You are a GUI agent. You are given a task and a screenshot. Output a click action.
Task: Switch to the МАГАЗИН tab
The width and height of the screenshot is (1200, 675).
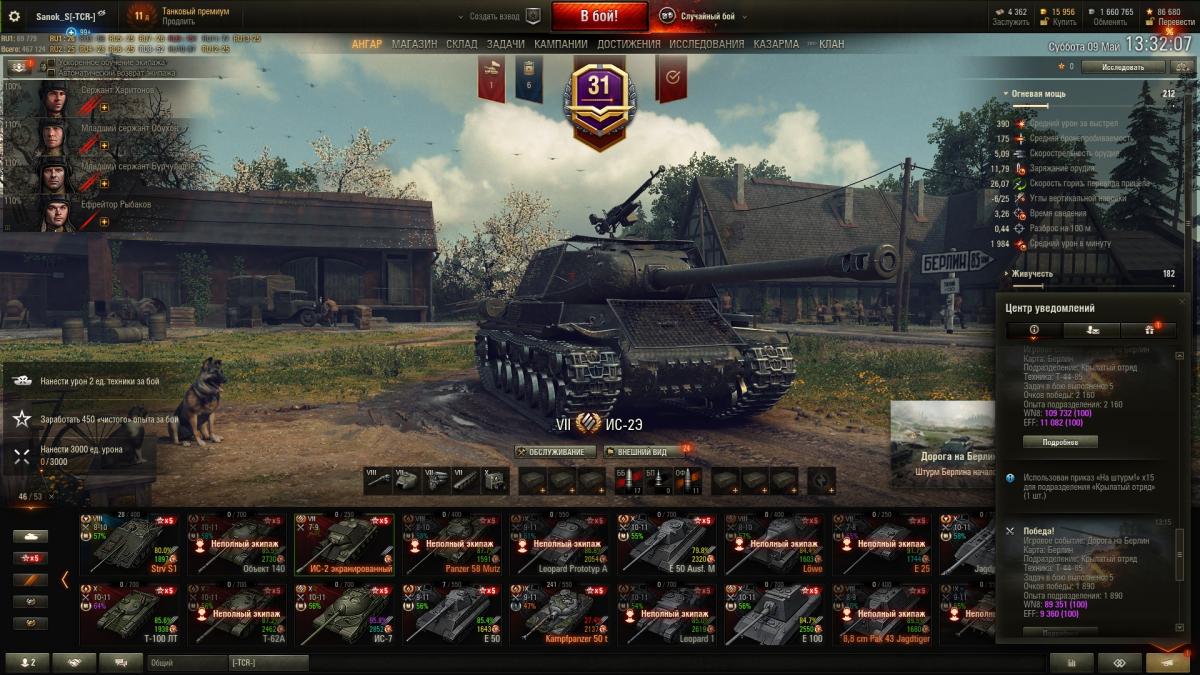pyautogui.click(x=414, y=44)
